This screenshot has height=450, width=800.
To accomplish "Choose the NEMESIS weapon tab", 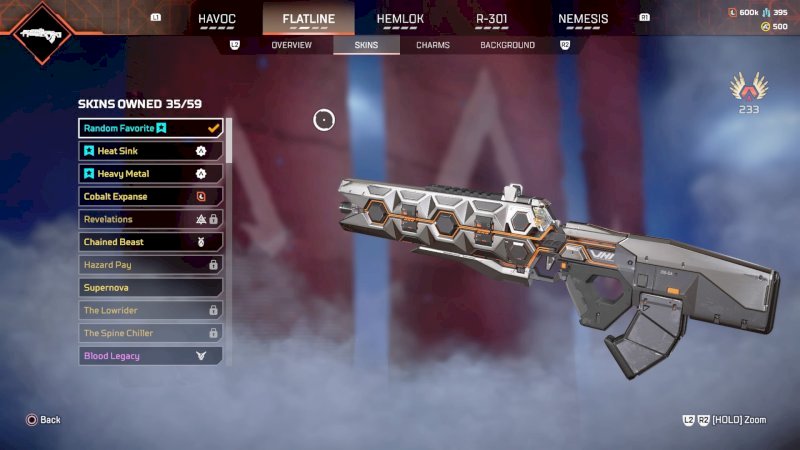I will coord(583,18).
